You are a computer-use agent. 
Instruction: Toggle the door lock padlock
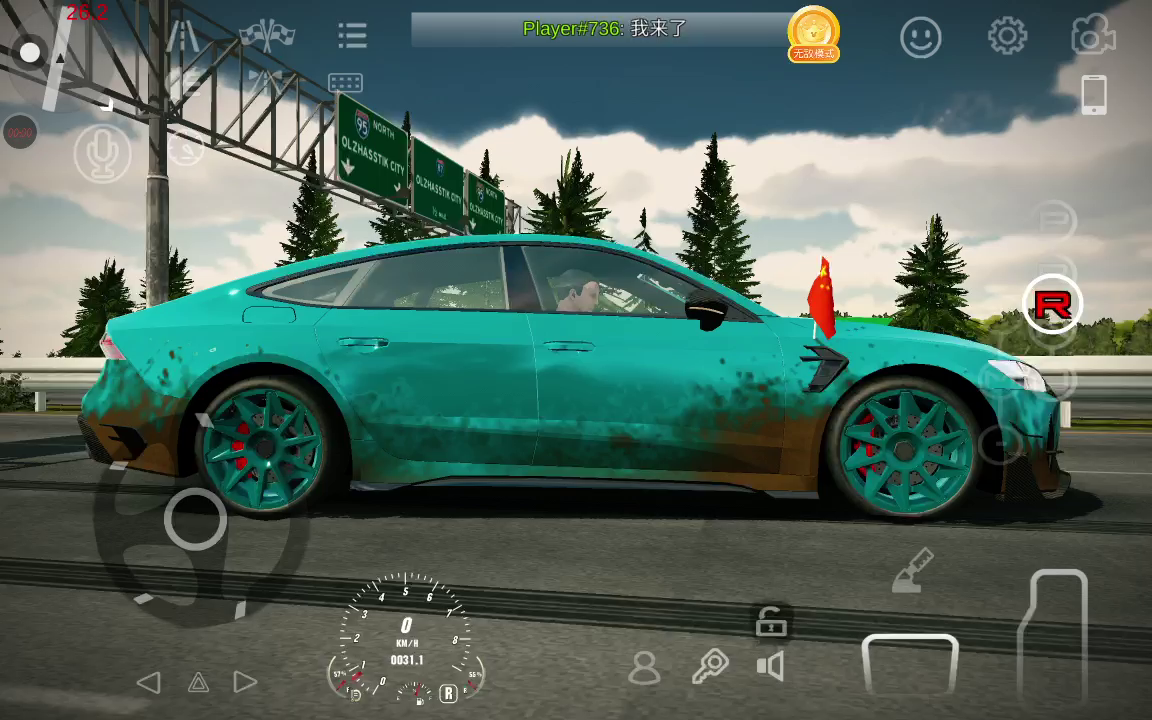770,624
